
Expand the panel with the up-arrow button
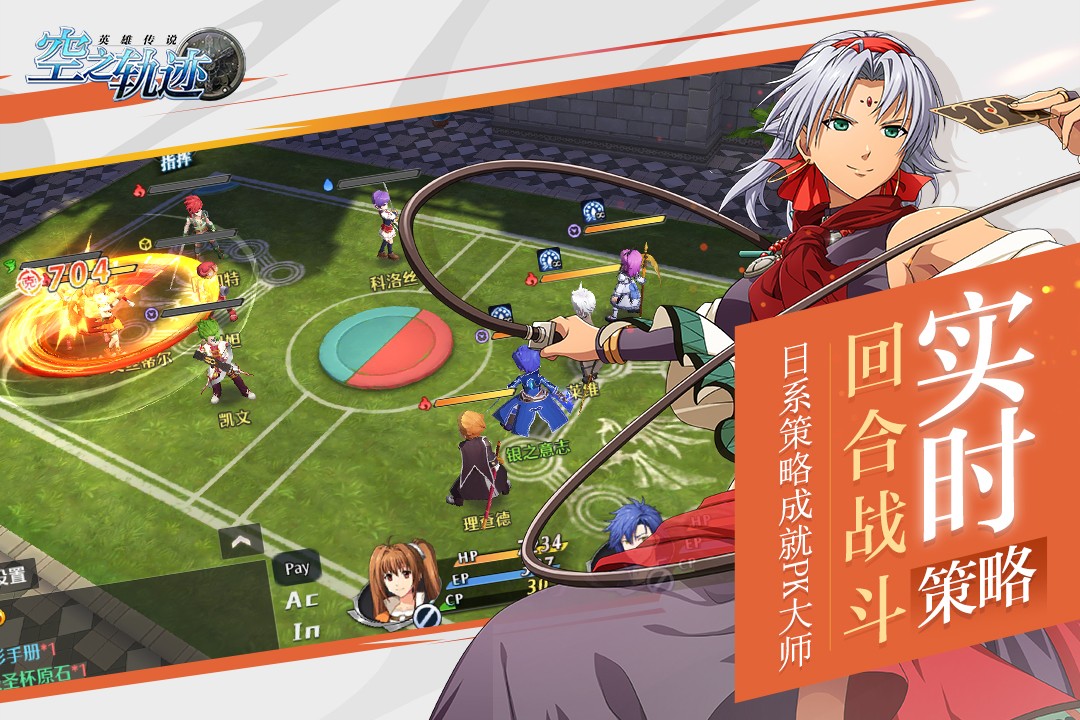pyautogui.click(x=241, y=541)
